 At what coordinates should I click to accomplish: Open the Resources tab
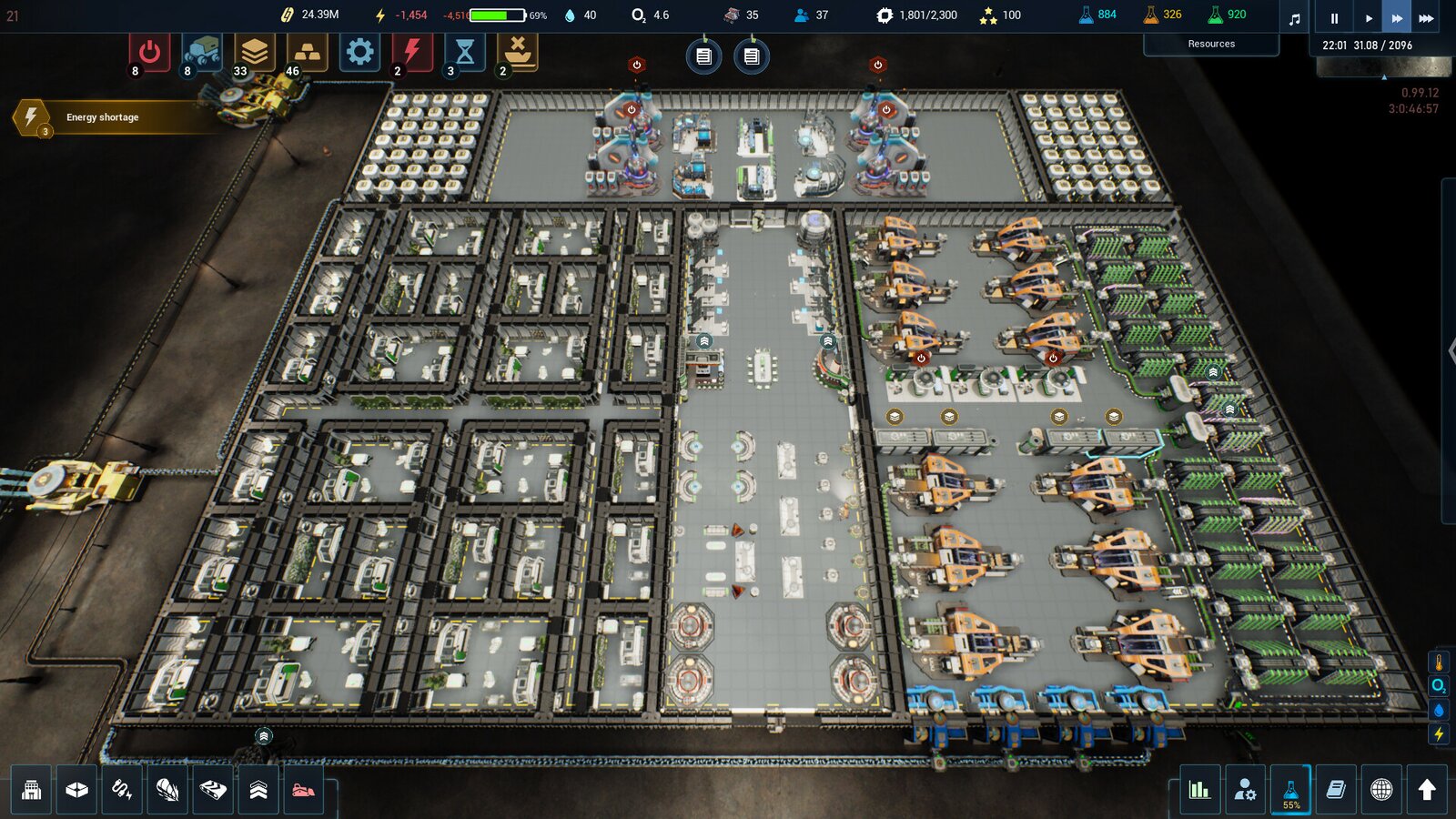[x=1211, y=44]
